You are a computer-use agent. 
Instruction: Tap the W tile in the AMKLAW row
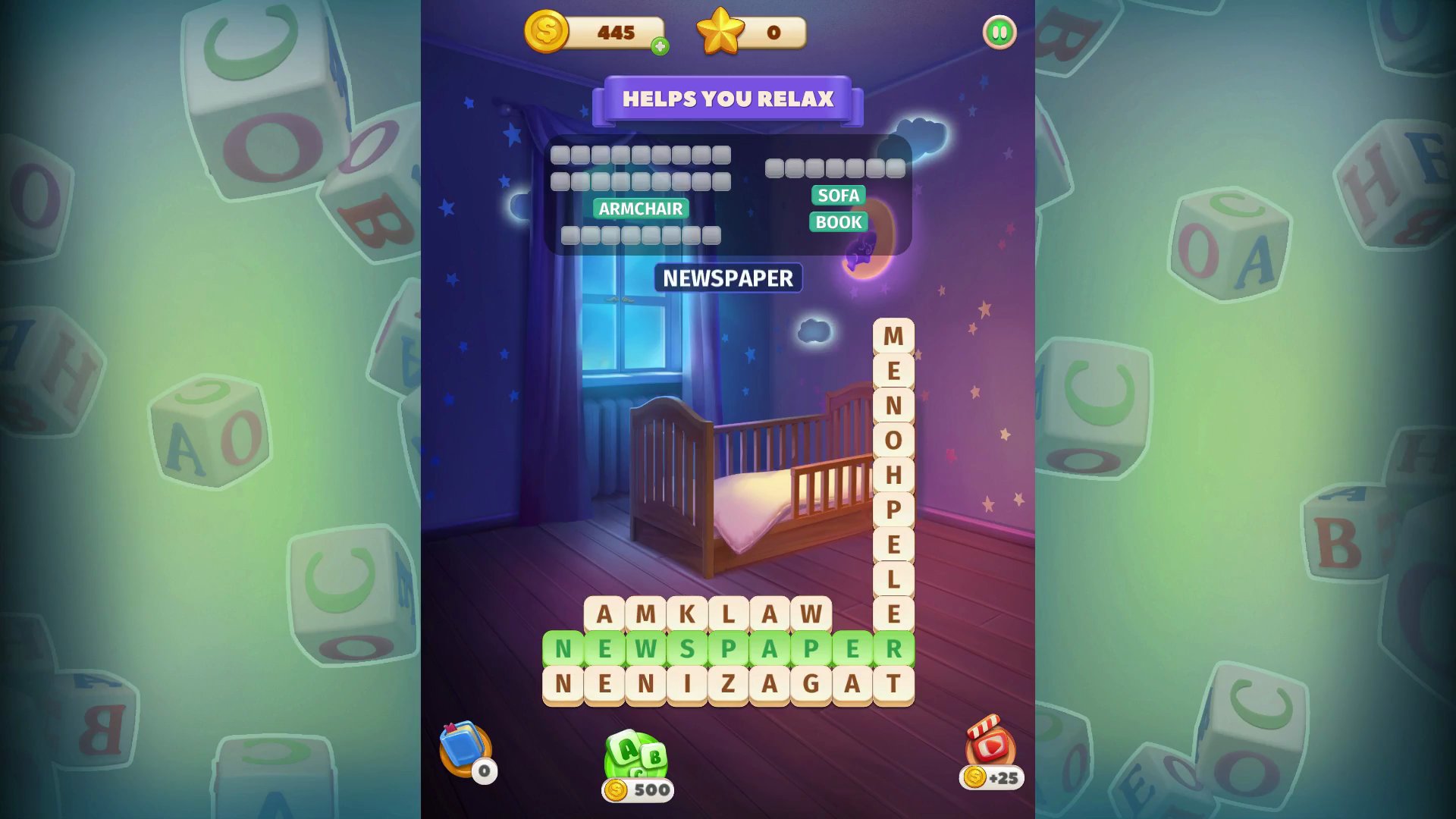tap(811, 614)
